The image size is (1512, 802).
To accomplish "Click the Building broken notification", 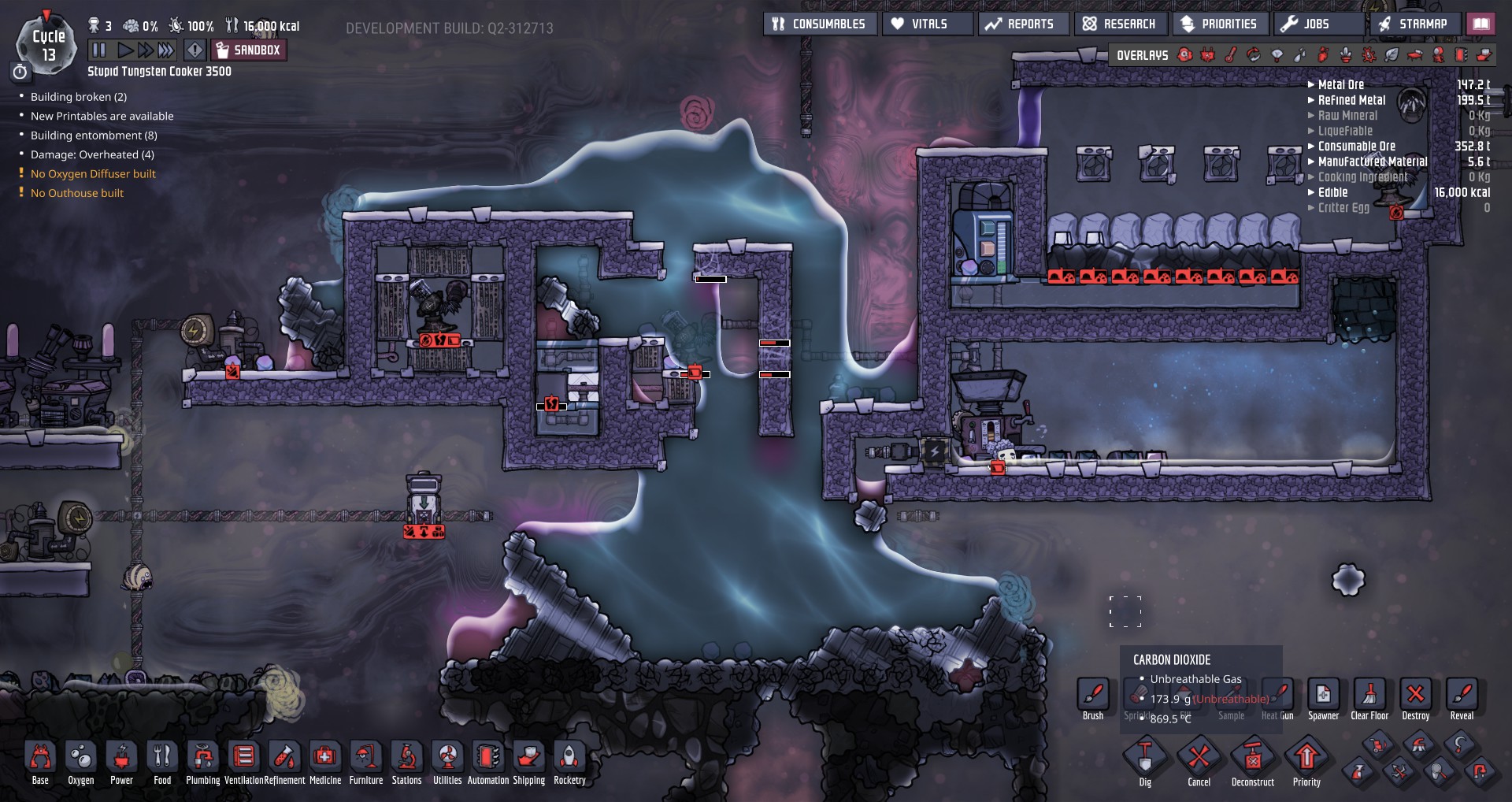I will (x=78, y=97).
